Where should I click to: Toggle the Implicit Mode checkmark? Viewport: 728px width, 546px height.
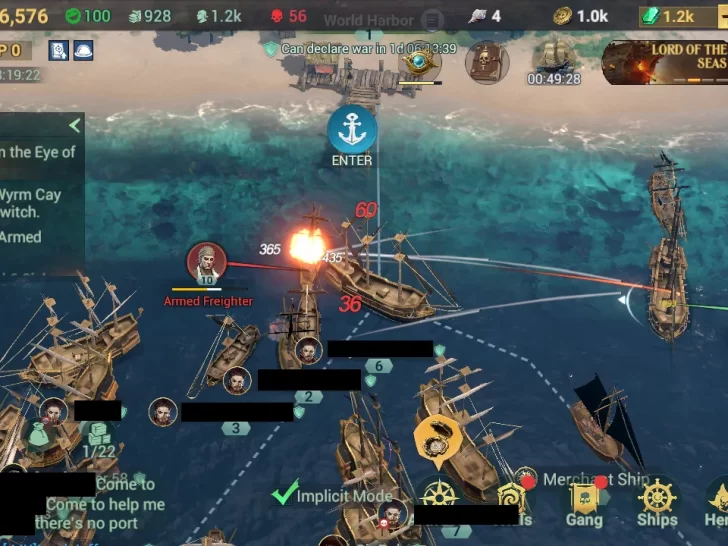[286, 493]
